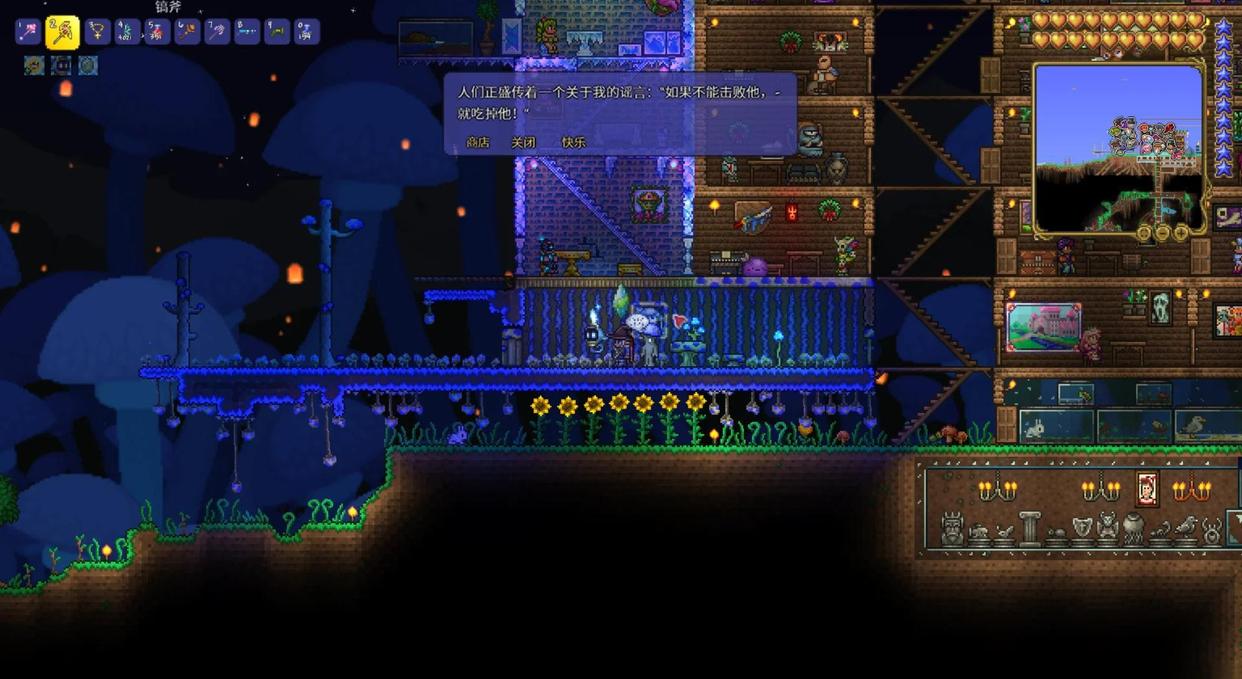This screenshot has width=1242, height=679.
Task: Choose 关闭 to close the dialogue
Action: pyautogui.click(x=524, y=142)
